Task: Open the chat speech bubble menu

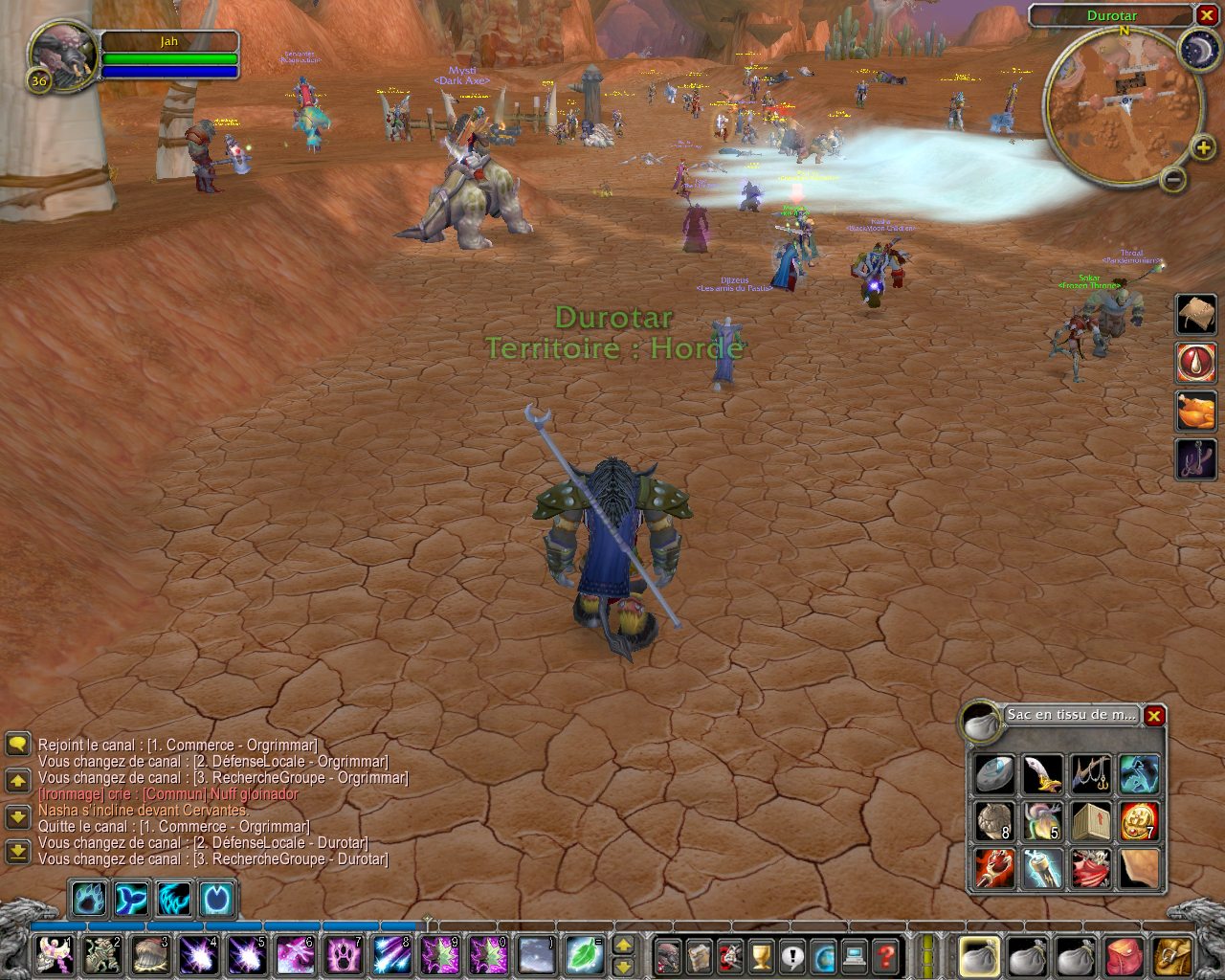Action: pos(17,745)
